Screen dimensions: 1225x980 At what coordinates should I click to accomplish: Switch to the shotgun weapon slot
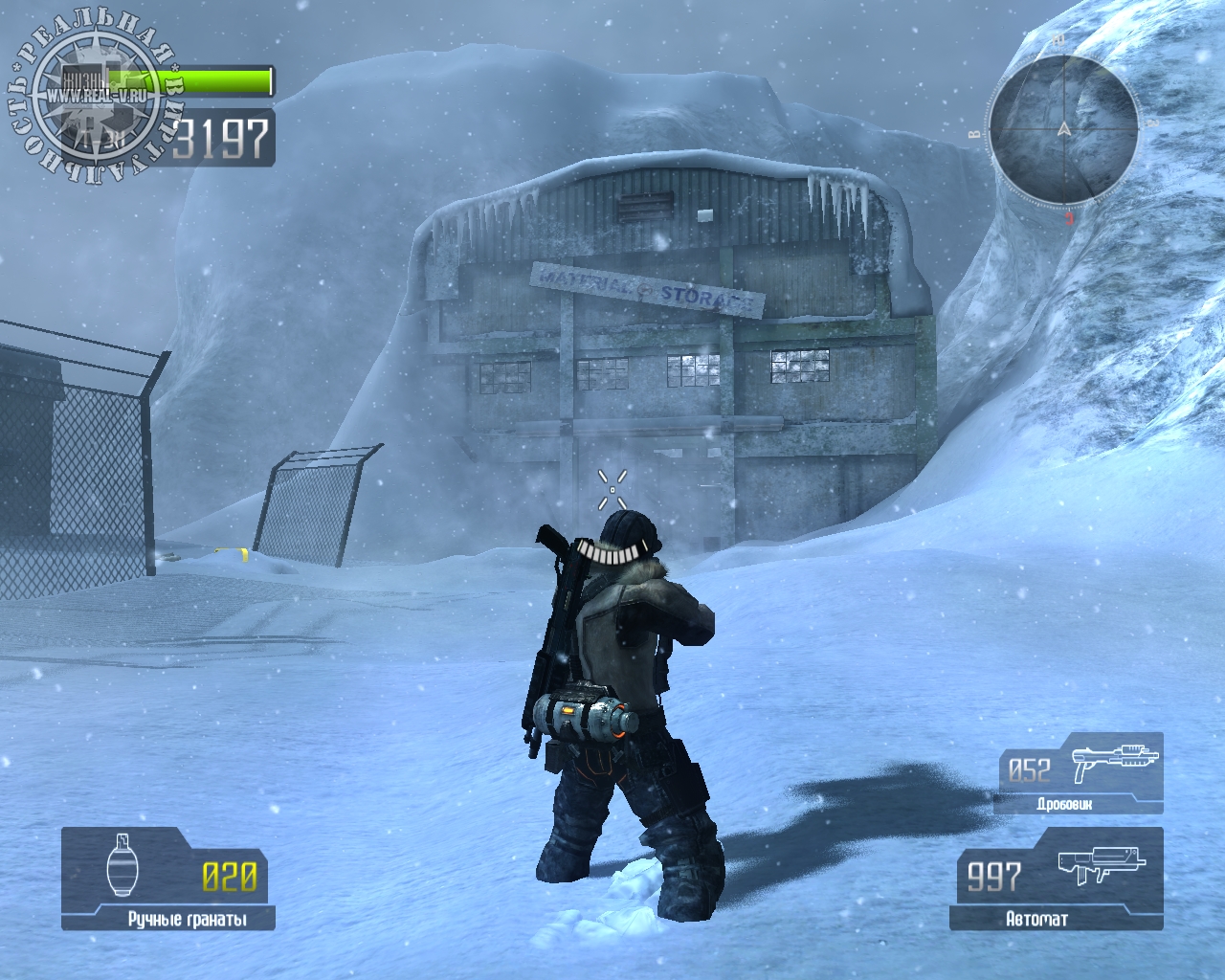[x=1079, y=773]
